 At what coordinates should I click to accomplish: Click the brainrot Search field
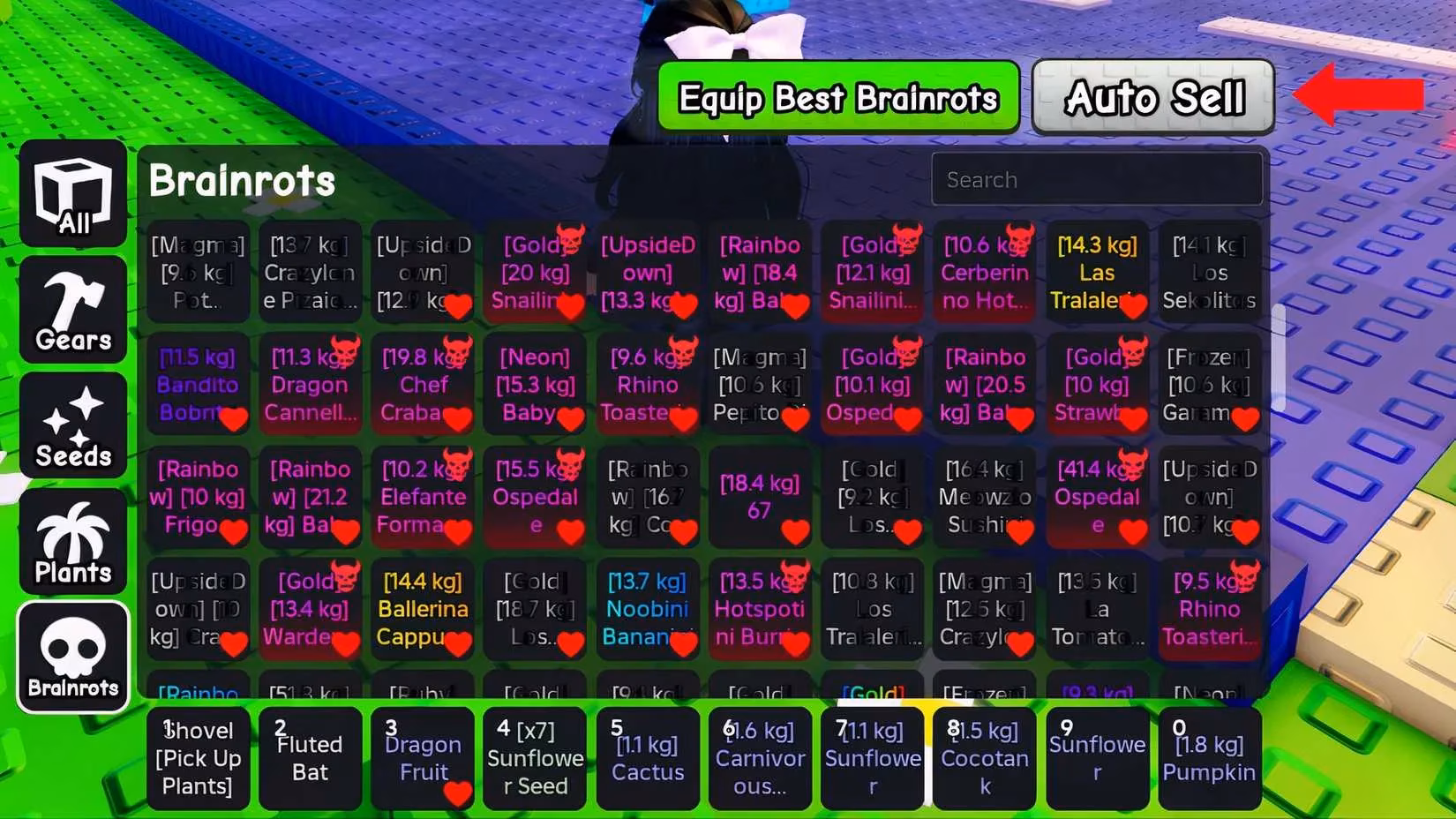1097,179
